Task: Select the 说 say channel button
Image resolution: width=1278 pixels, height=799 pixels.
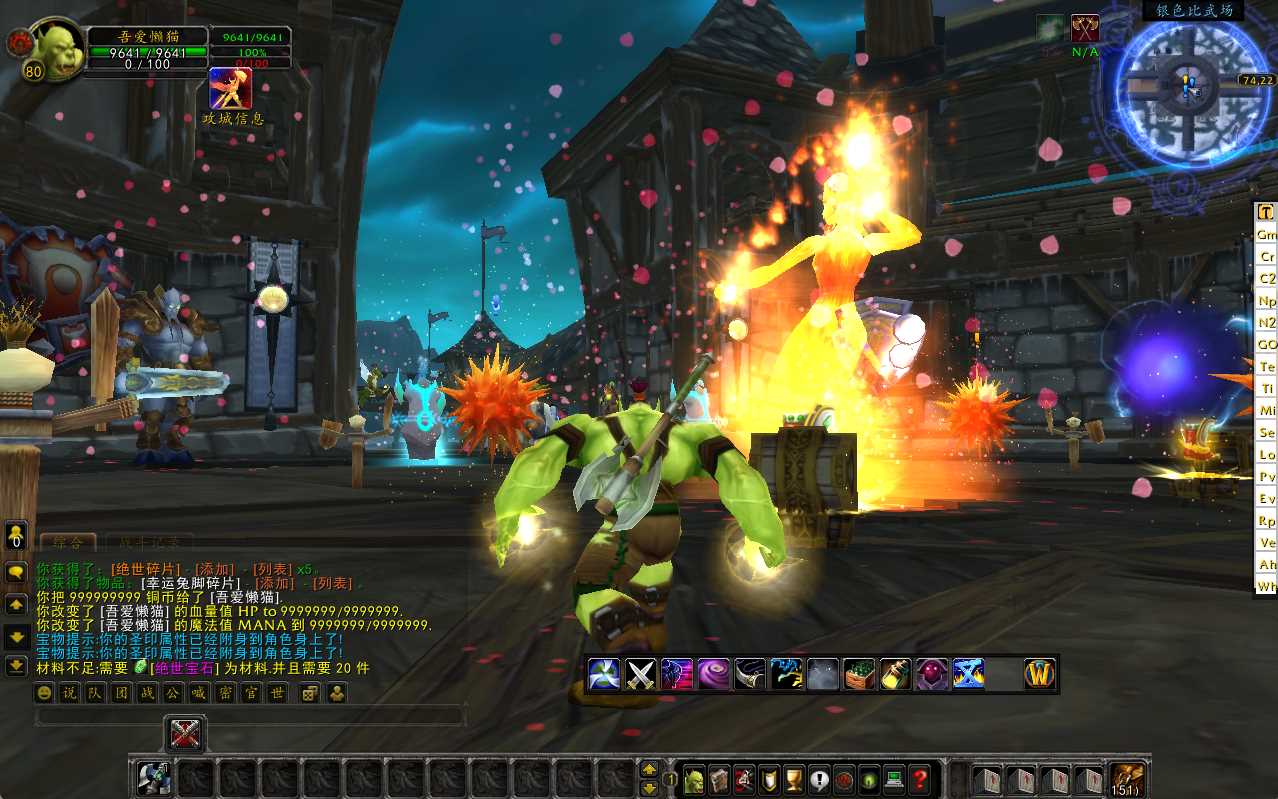Action: tap(68, 692)
